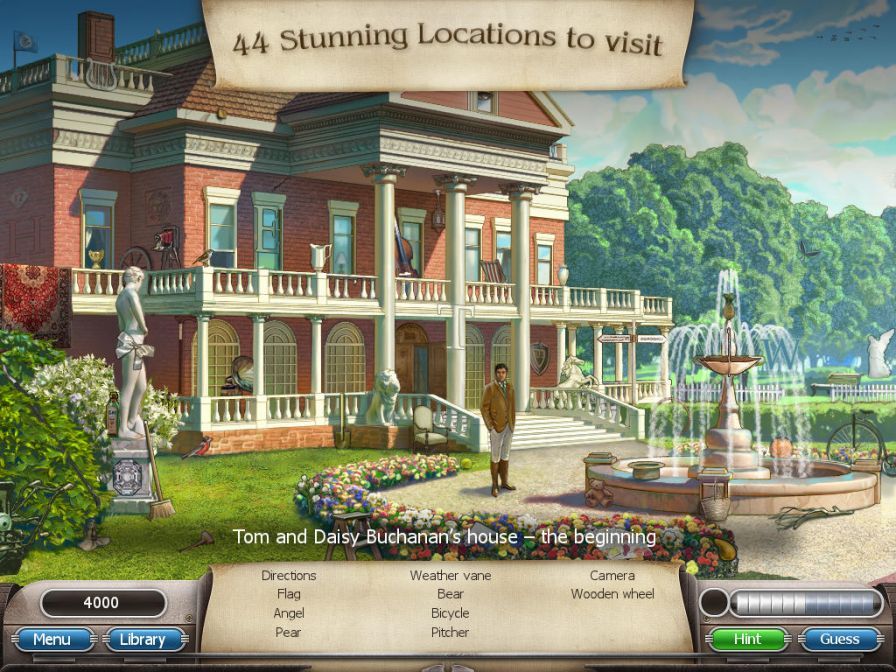Select 'Weather vane' list entry
896x672 pixels.
pos(450,576)
